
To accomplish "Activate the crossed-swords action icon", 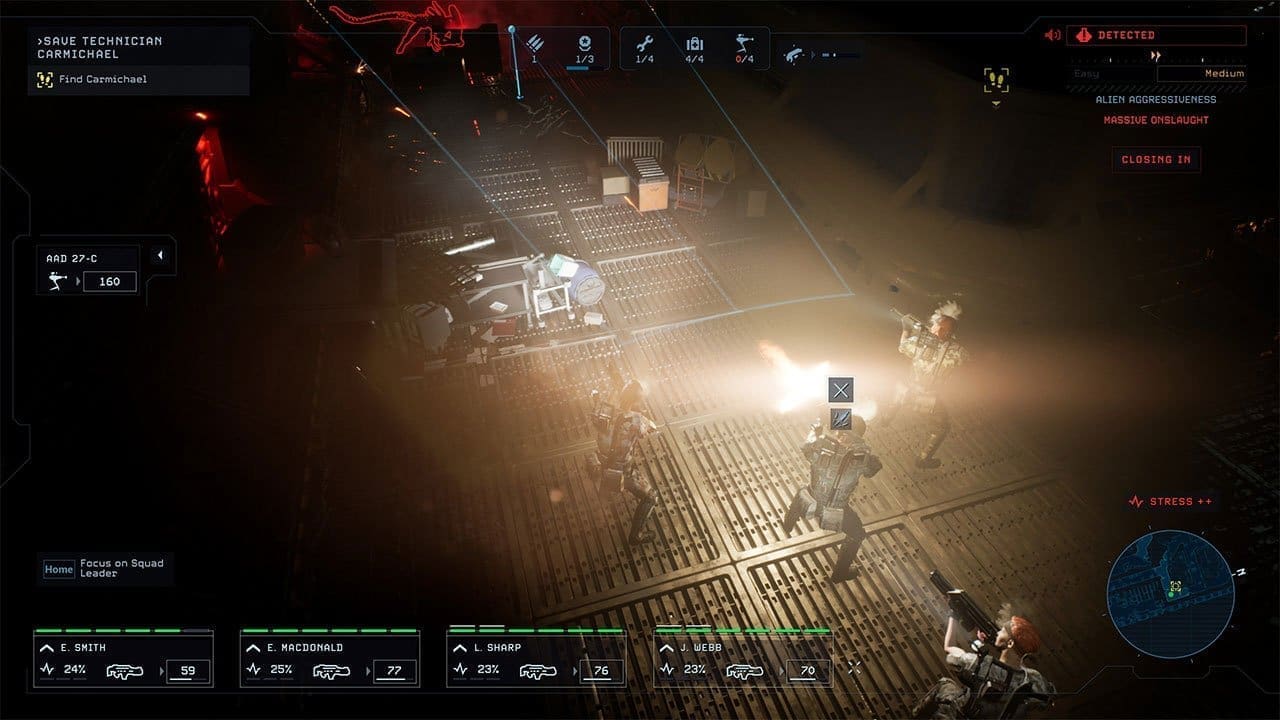I will (x=841, y=390).
